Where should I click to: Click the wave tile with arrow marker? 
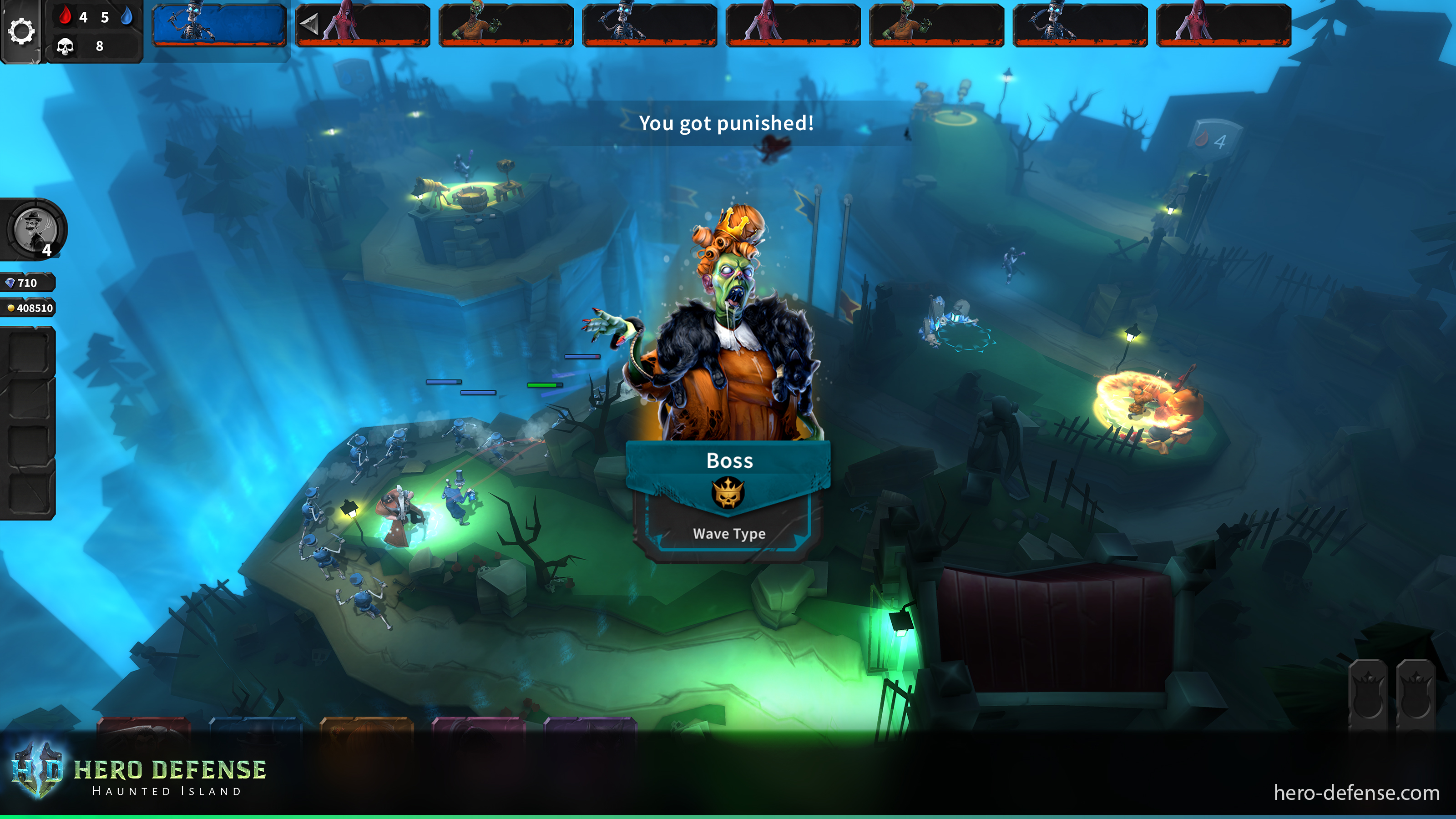click(362, 25)
